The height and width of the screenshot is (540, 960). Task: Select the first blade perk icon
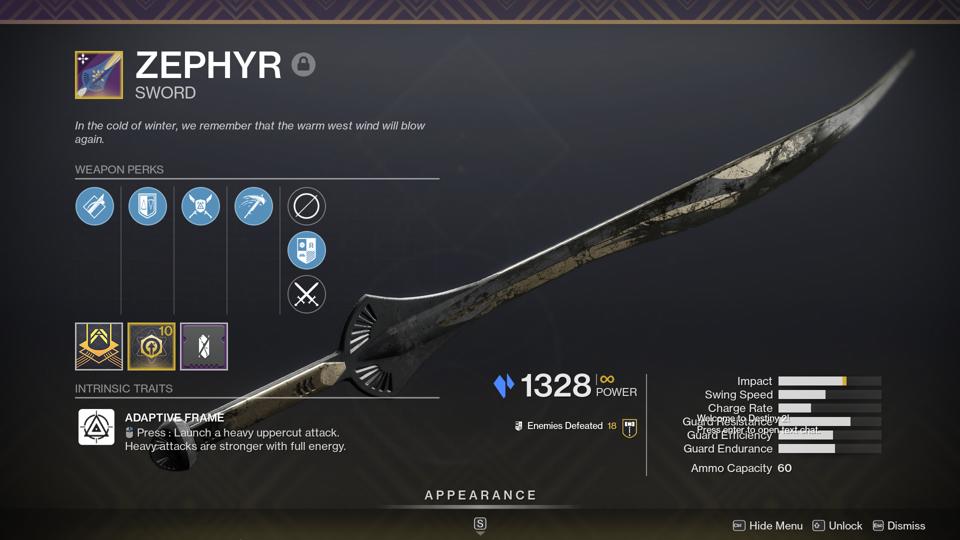click(x=95, y=207)
